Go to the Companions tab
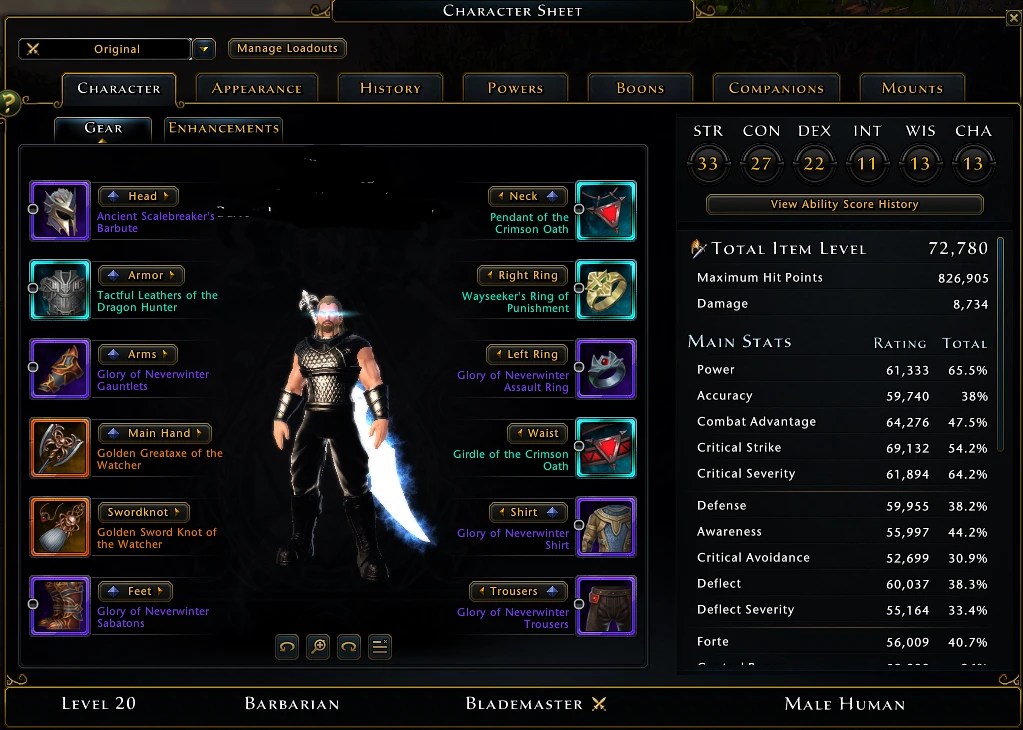This screenshot has height=730, width=1023. coord(776,88)
